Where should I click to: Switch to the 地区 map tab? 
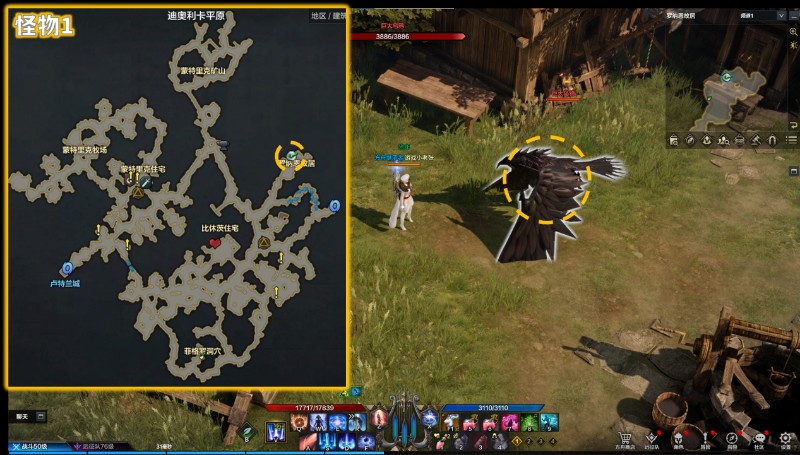[x=318, y=16]
